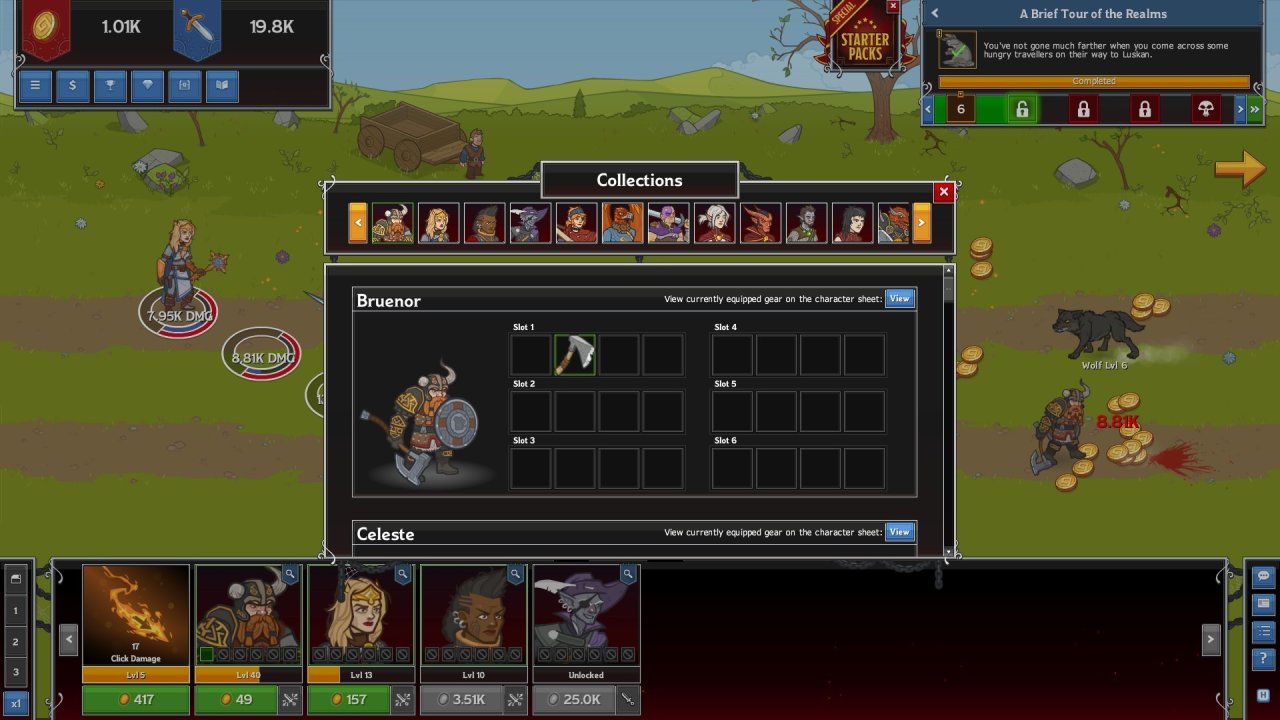Select Bruenor's portrait in the Collections row

coord(393,223)
